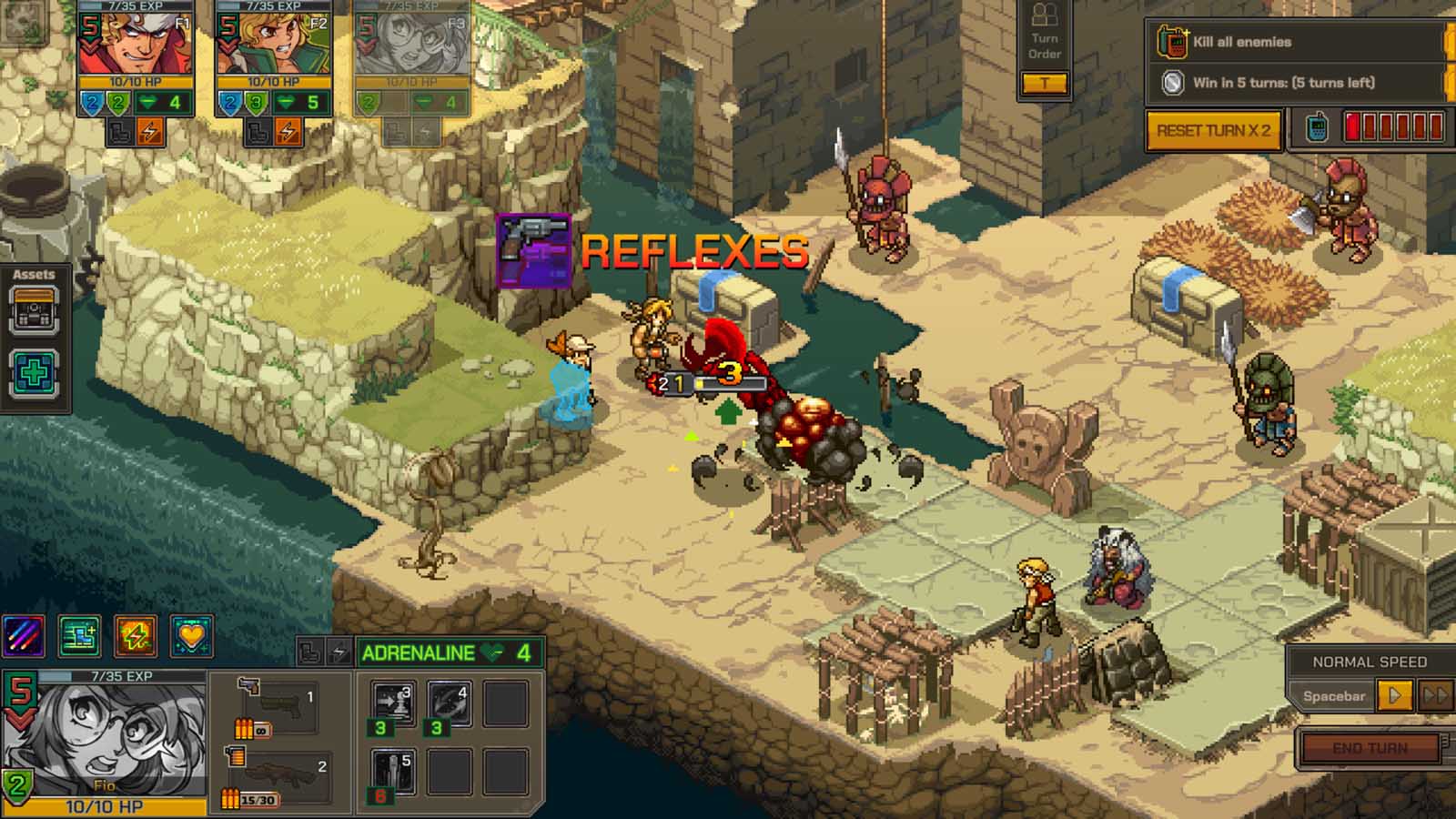
Task: Switch to fast-forward speed
Action: (1435, 696)
